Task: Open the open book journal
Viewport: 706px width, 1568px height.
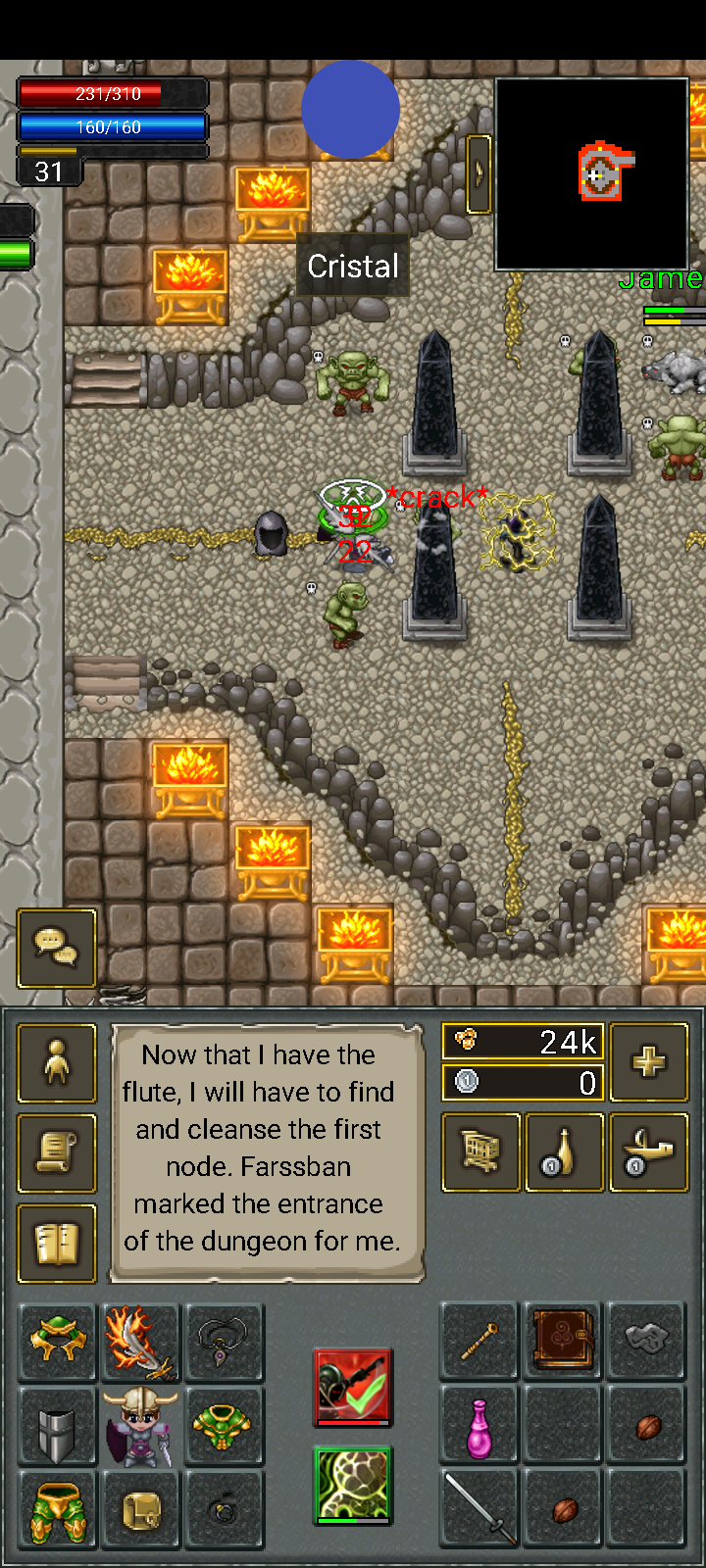Action: (57, 1244)
